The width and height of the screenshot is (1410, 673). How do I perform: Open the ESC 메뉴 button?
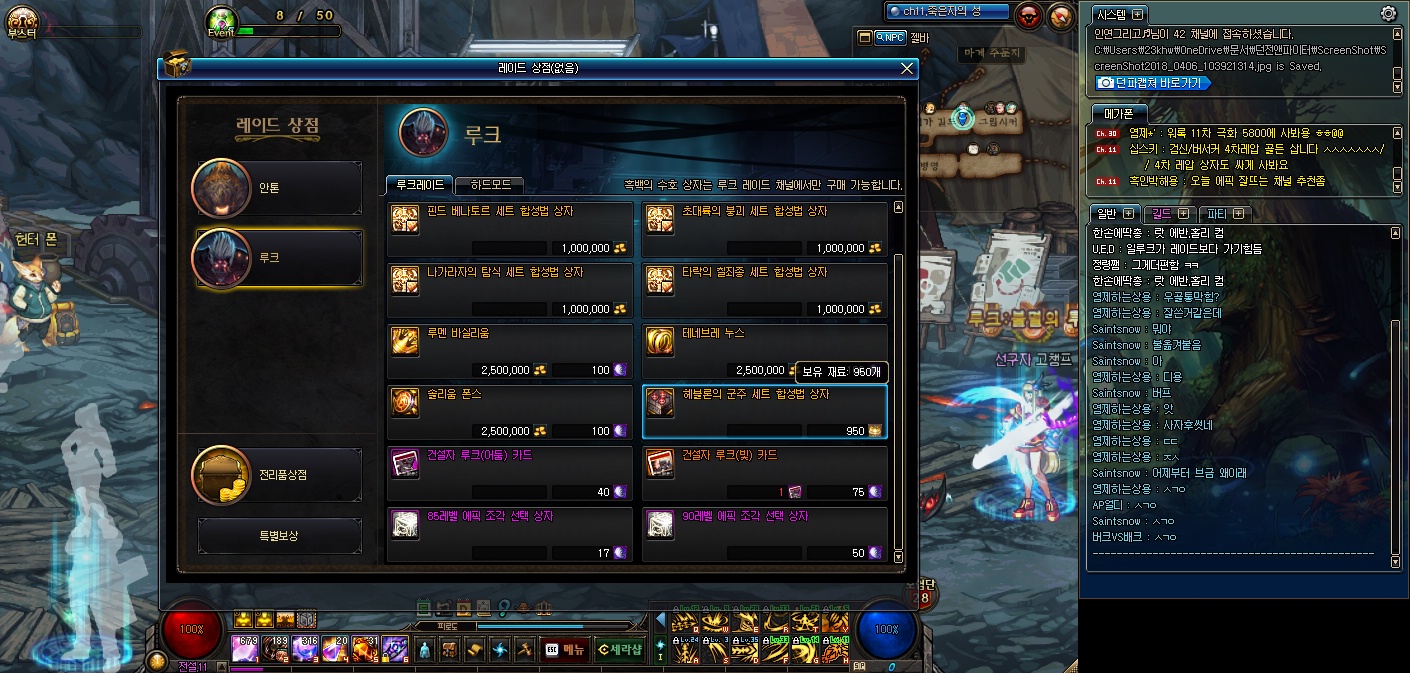pyautogui.click(x=564, y=649)
